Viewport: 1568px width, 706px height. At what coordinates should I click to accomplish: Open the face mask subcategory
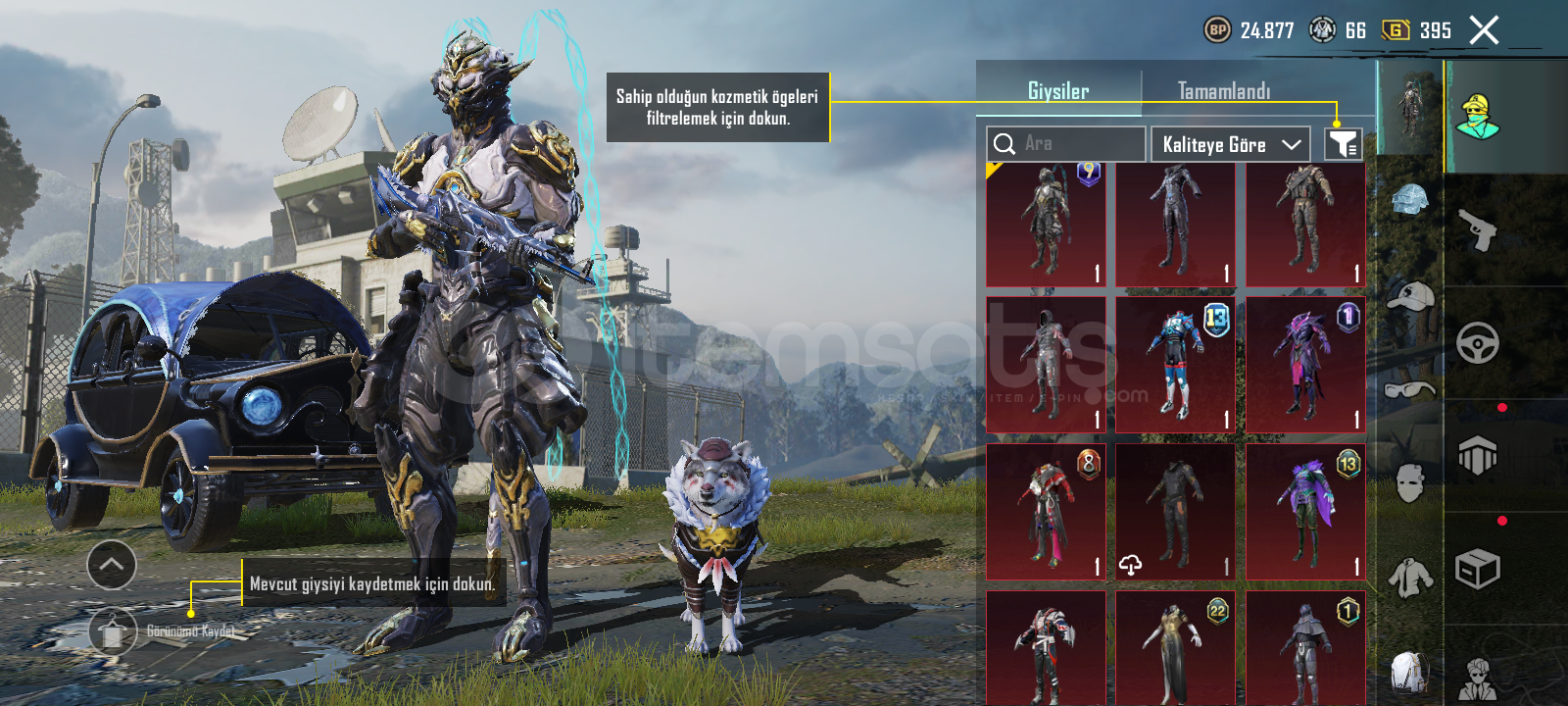[x=1409, y=482]
